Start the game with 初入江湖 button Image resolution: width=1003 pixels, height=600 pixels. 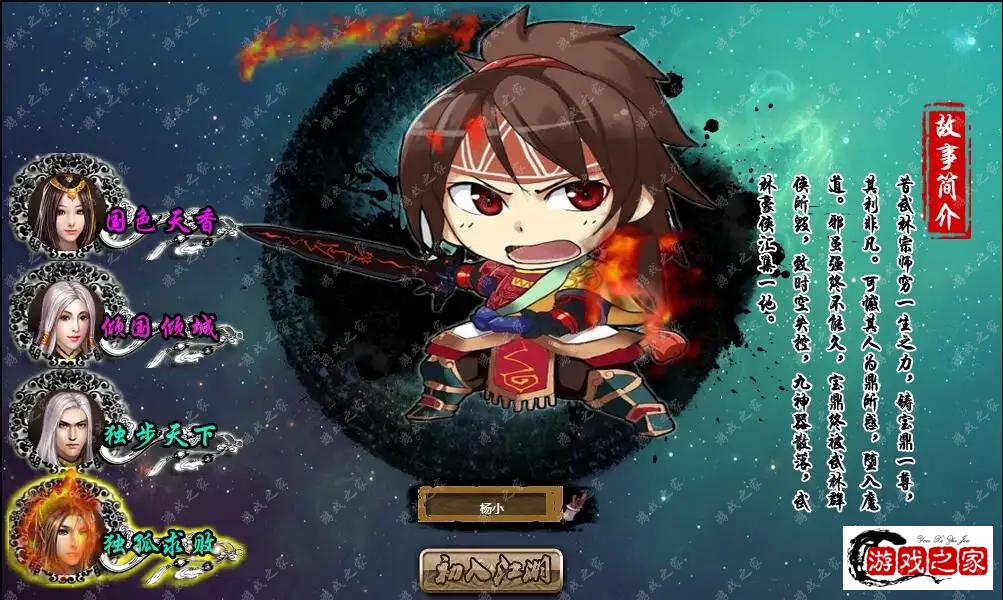click(x=491, y=571)
